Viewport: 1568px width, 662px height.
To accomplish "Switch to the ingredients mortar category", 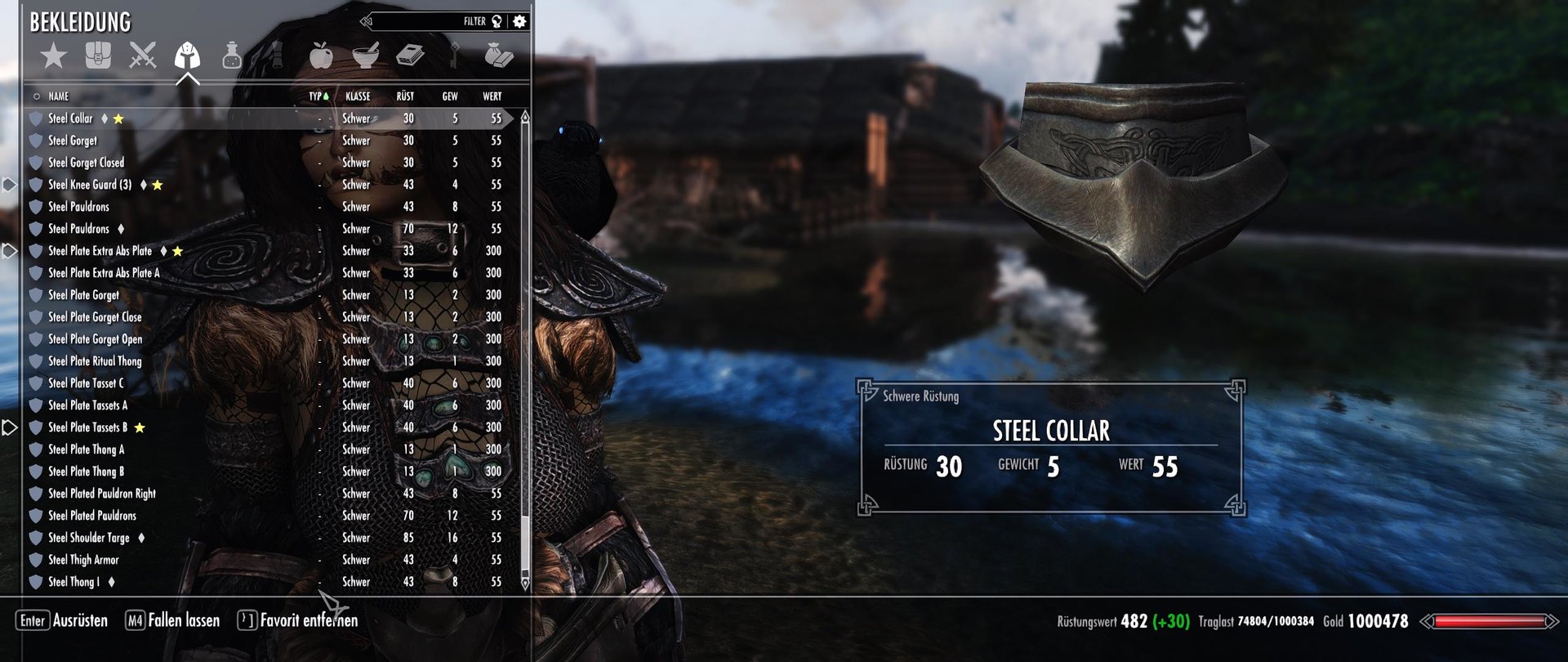I will 366,56.
